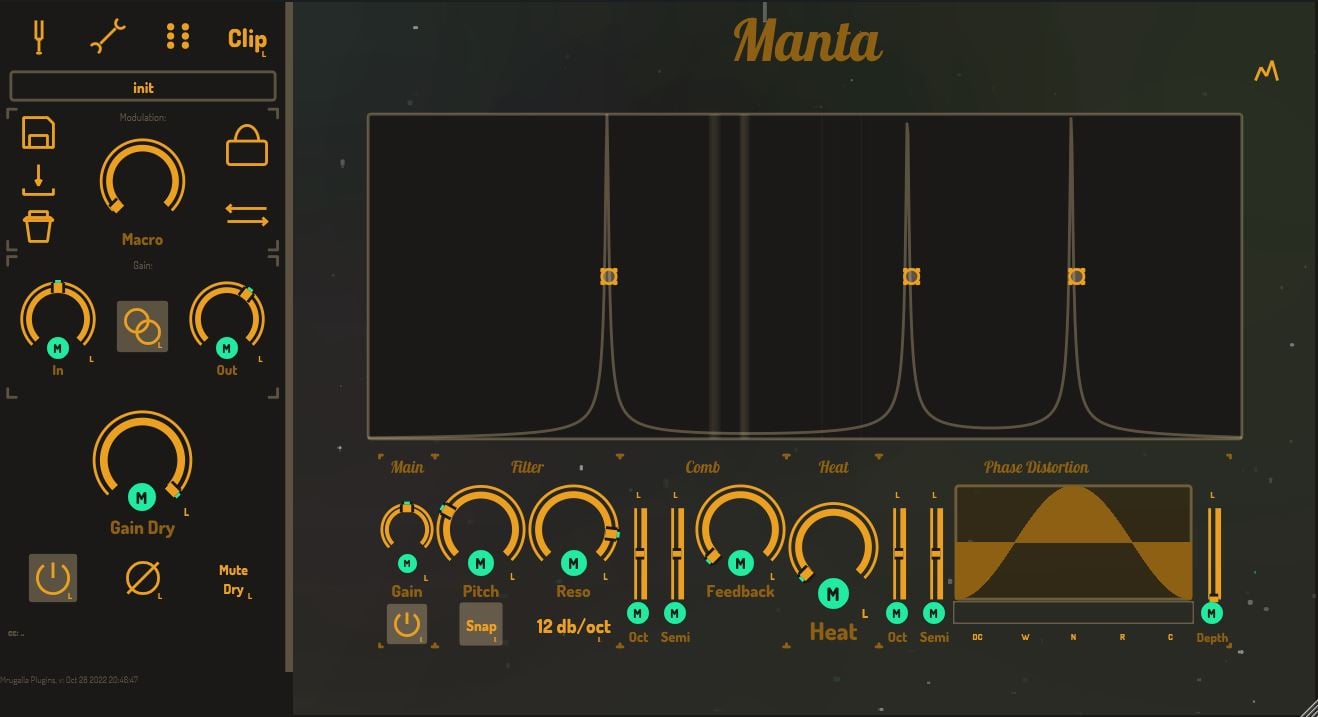Viewport: 1318px width, 717px height.
Task: Open the wrench settings icon
Action: pyautogui.click(x=108, y=37)
